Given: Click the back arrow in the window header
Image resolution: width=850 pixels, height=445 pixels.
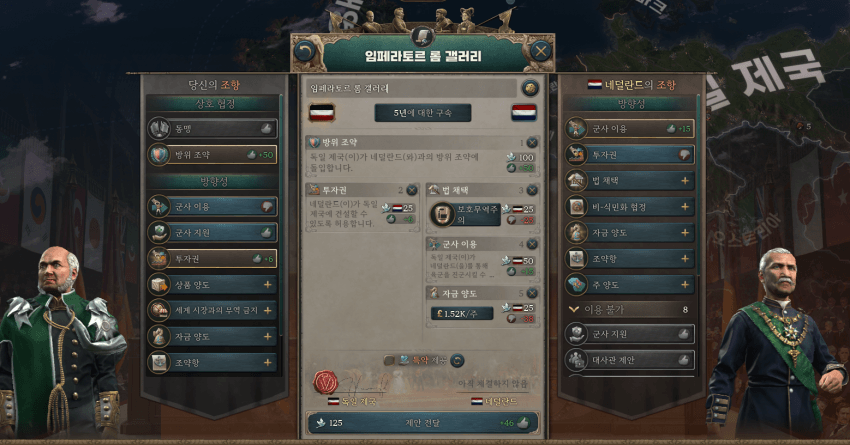Looking at the screenshot, I should point(306,50).
